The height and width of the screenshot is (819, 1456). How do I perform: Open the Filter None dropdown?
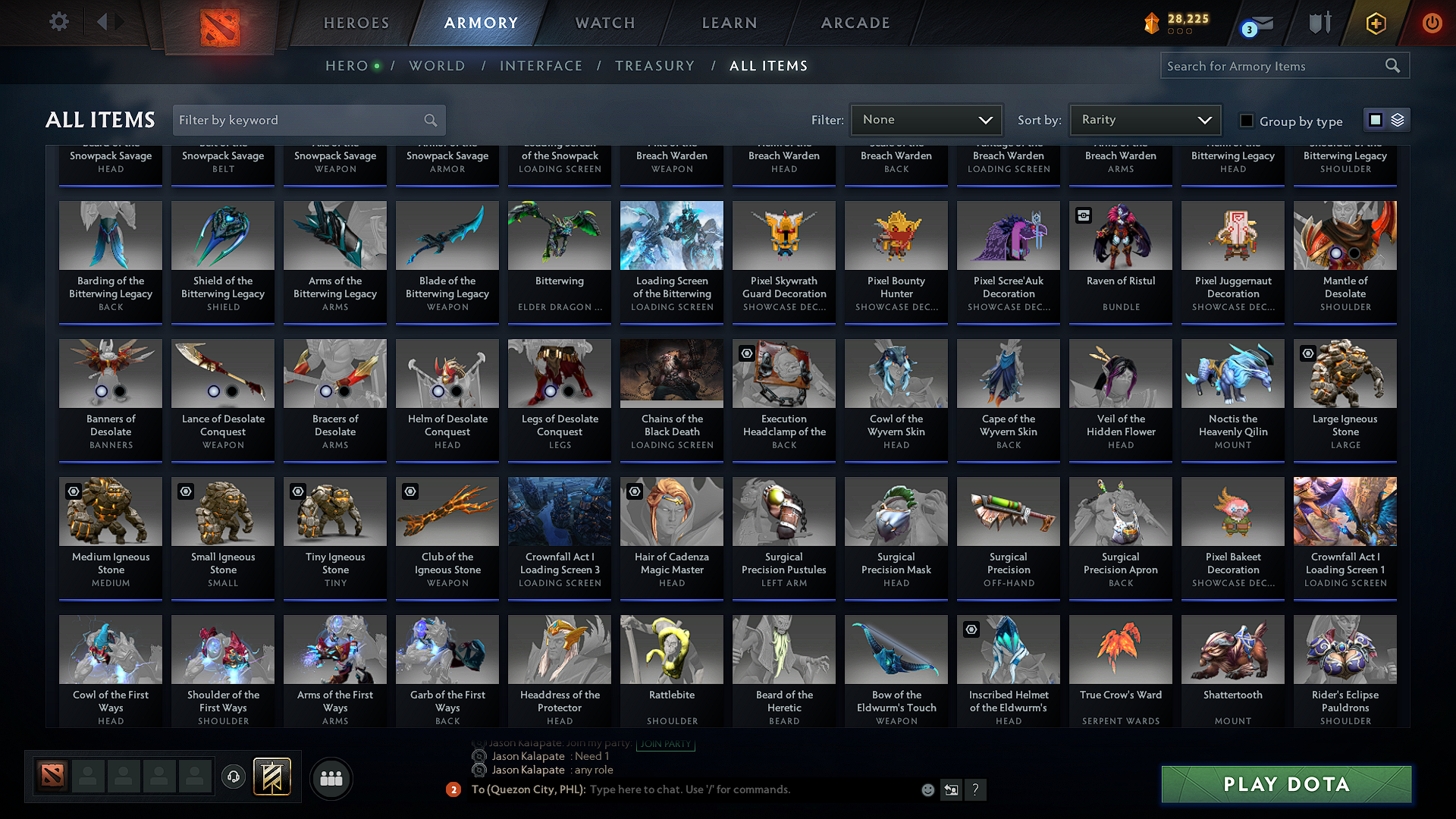[x=926, y=119]
